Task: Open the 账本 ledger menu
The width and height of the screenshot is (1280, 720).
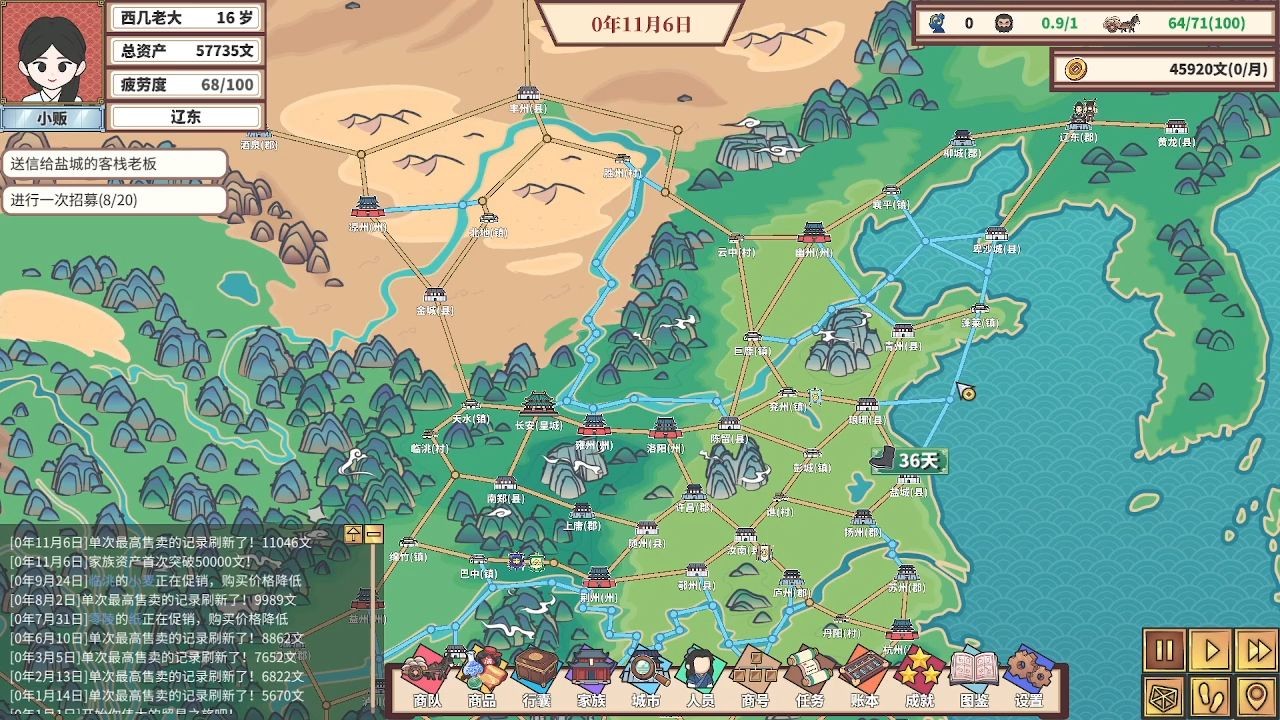Action: tap(864, 677)
